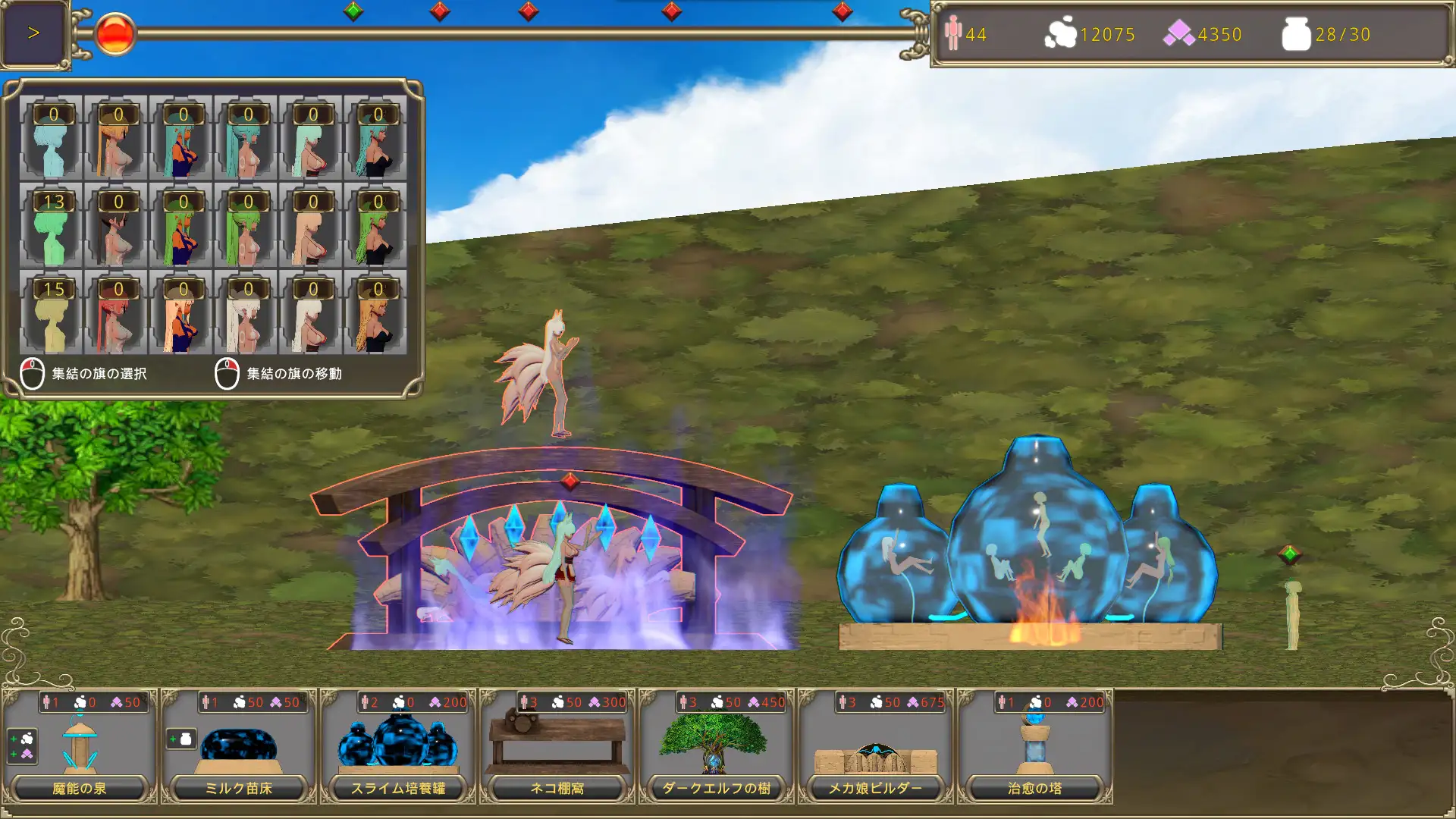The height and width of the screenshot is (819, 1456).
Task: Select the cyan silhouette unit slot
Action: pyautogui.click(x=52, y=138)
